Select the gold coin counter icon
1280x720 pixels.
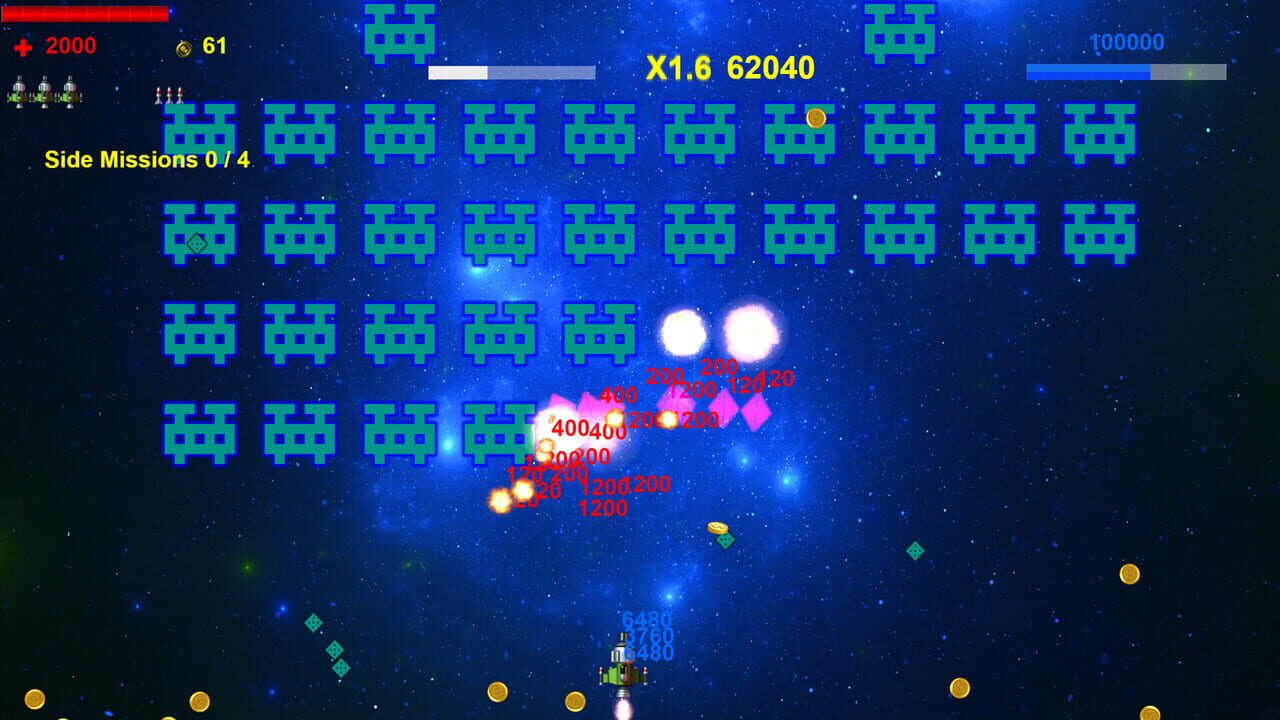pyautogui.click(x=182, y=46)
